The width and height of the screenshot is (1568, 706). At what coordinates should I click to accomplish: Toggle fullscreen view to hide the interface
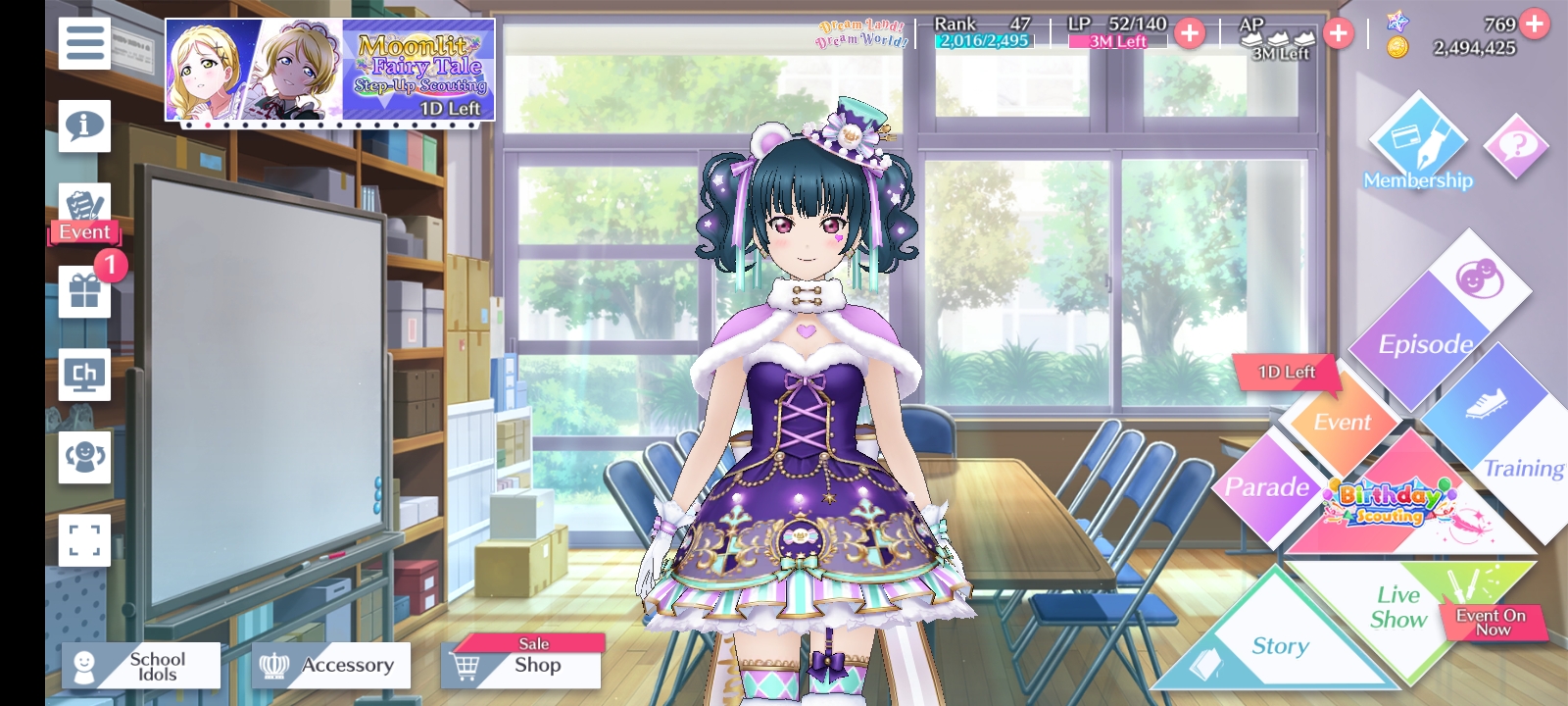click(84, 539)
